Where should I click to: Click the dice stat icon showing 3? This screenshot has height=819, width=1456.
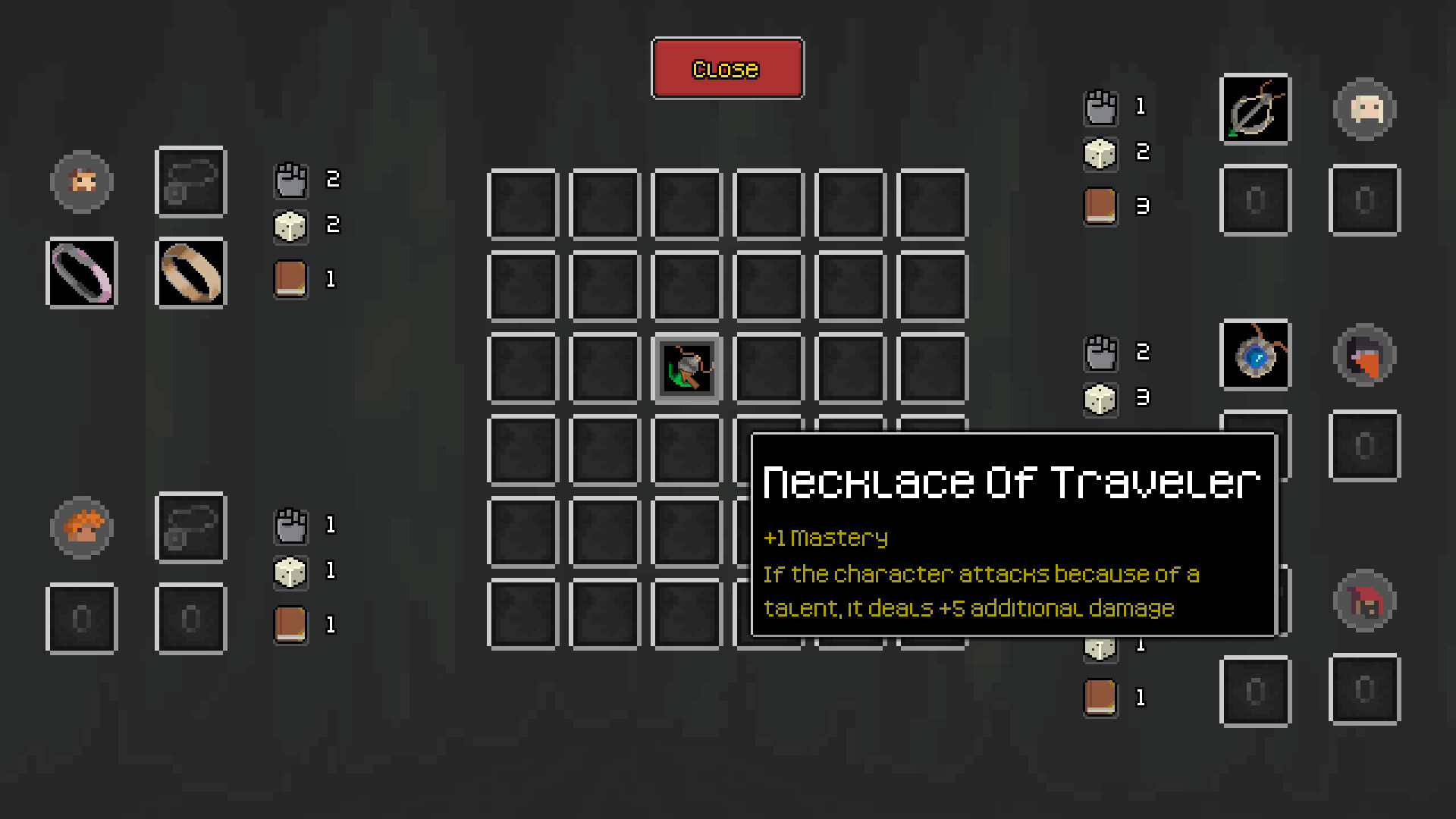(x=1100, y=398)
